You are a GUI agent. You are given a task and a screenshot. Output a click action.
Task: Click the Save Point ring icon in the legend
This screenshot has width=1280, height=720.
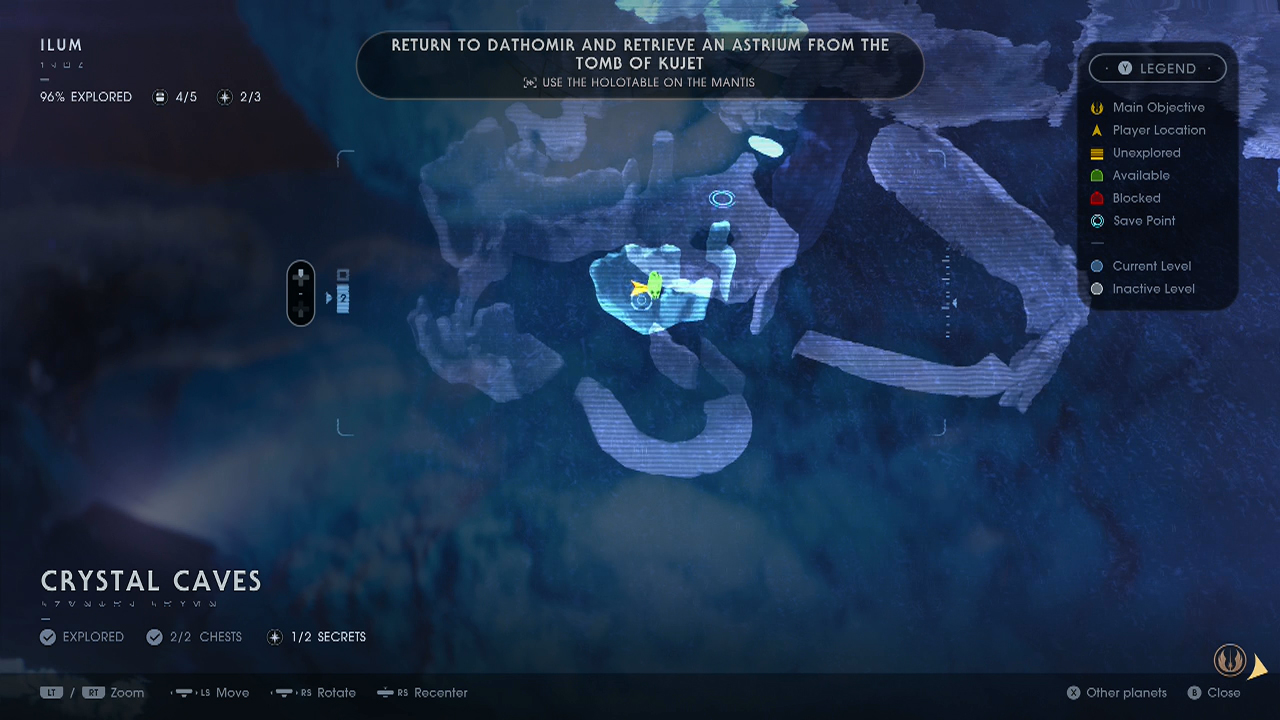[x=1096, y=221]
